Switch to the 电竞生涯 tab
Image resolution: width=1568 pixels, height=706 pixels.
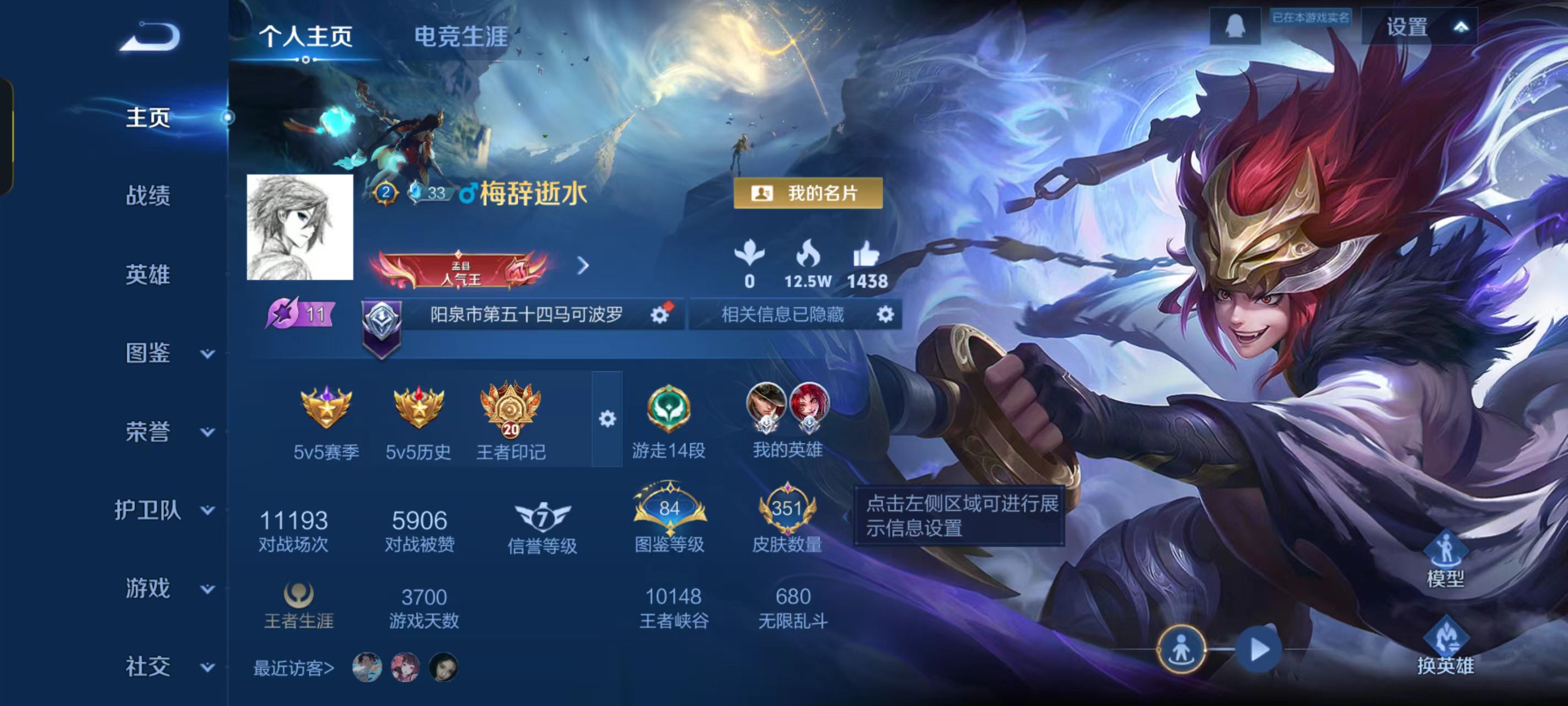[x=462, y=36]
